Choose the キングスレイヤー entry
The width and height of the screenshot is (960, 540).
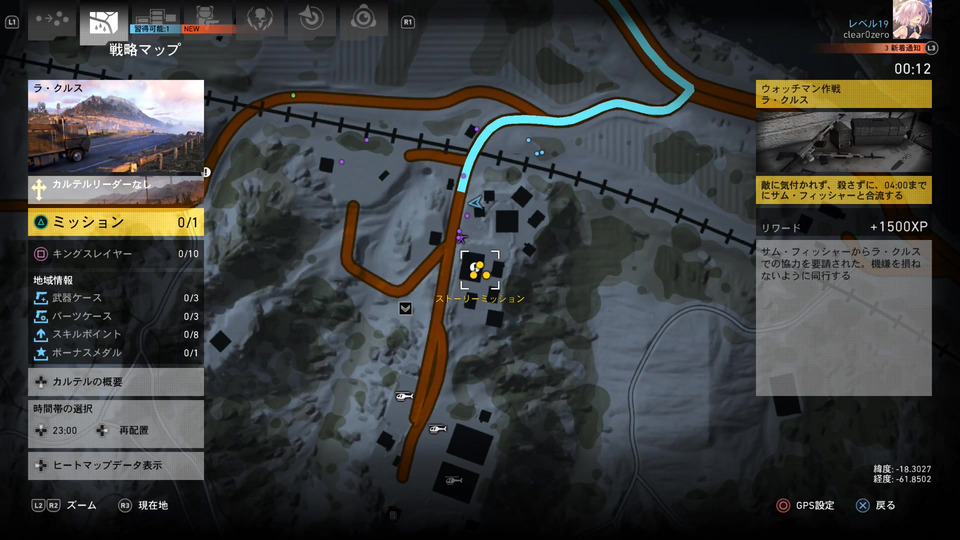115,254
